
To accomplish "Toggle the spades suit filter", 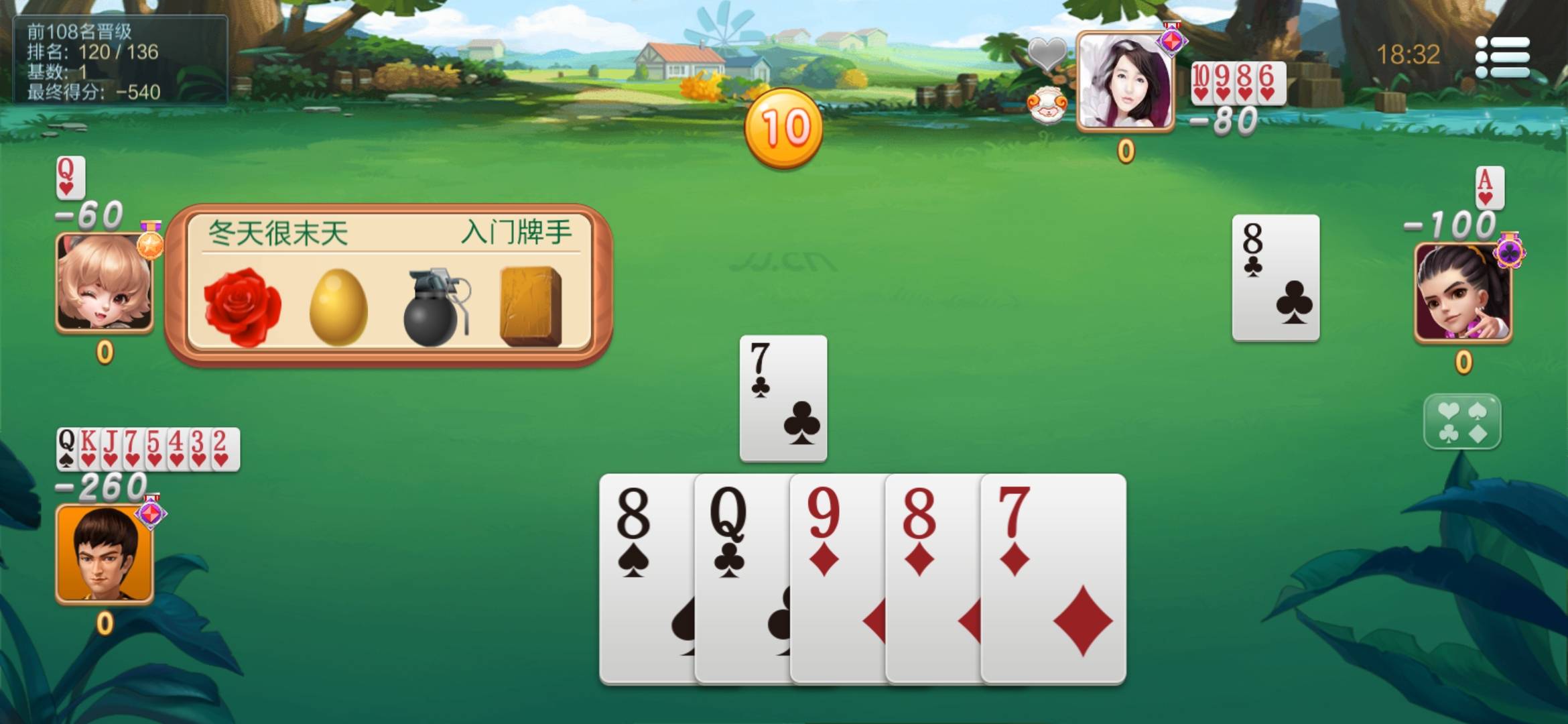I will (1478, 410).
